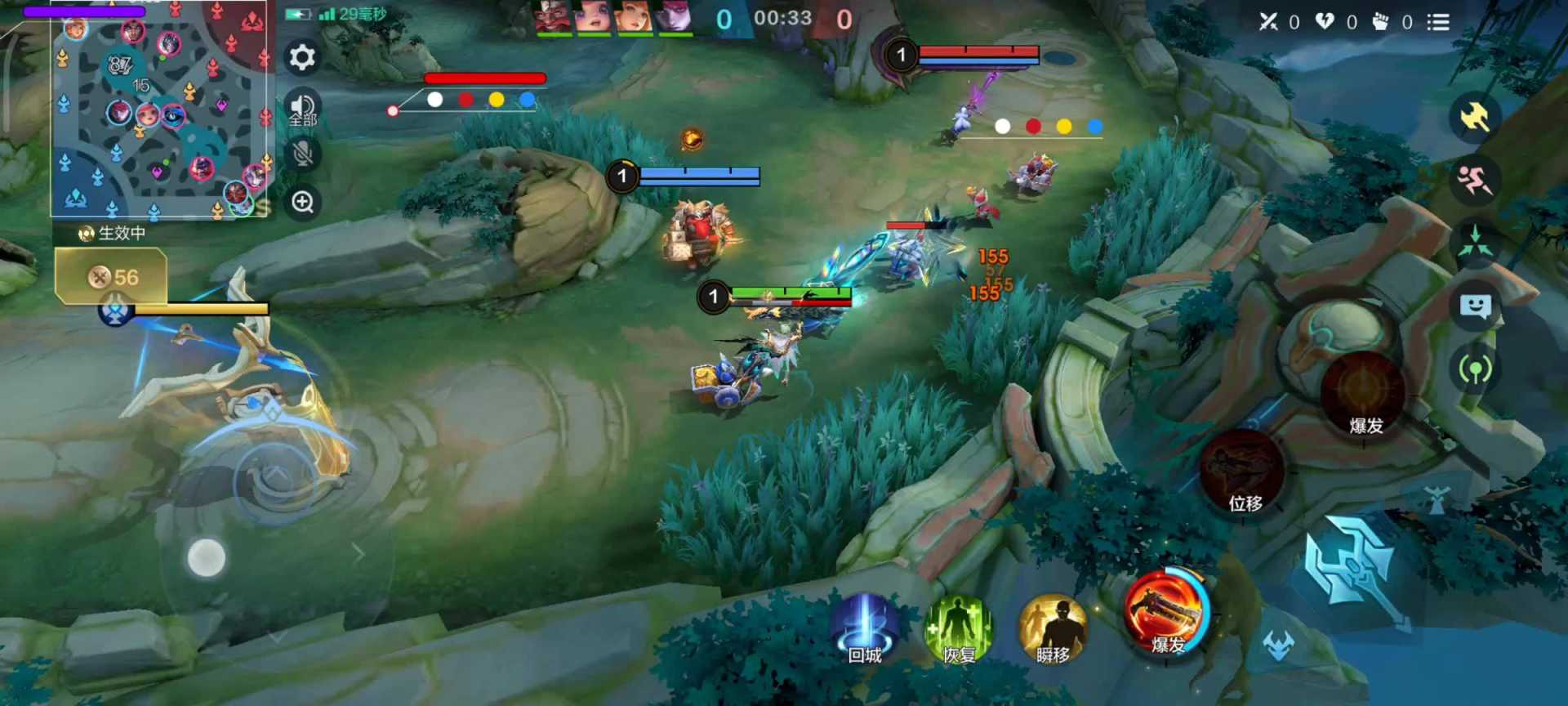Click the magnifier zoom button beside minimap
This screenshot has height=706, width=1568.
pos(302,202)
